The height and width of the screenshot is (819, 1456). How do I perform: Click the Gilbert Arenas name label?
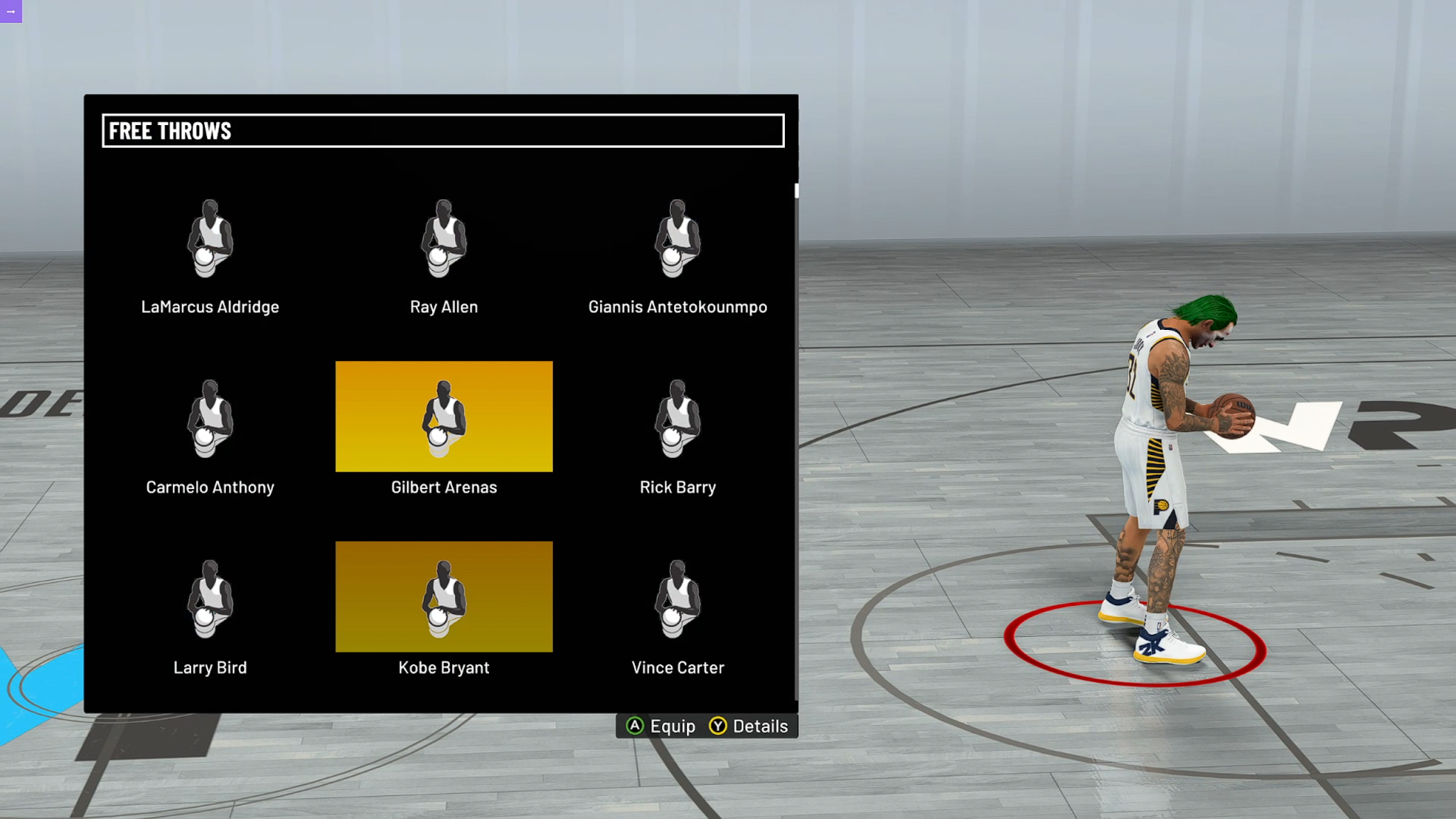tap(443, 487)
